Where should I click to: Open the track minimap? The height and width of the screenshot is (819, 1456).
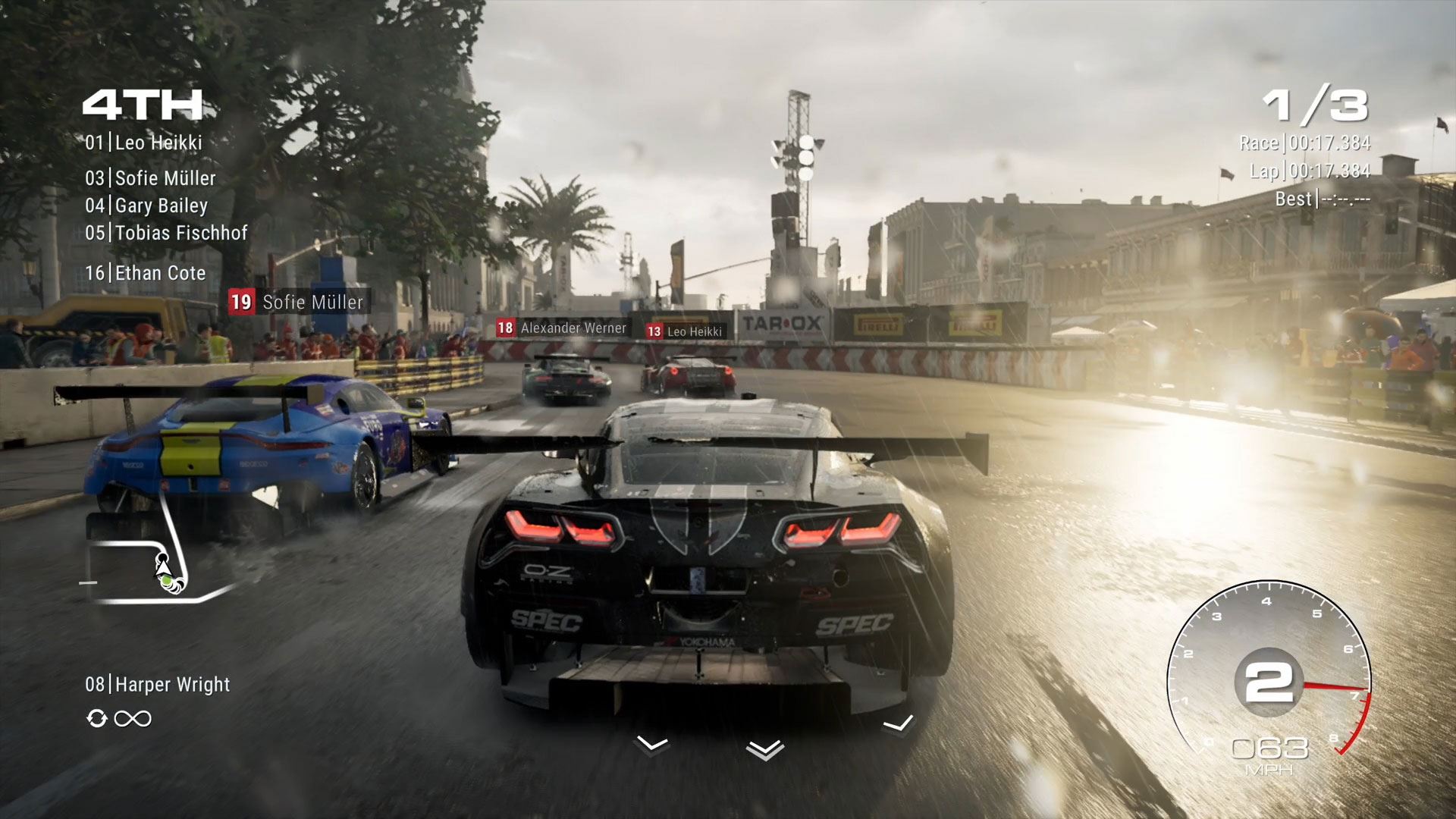(152, 561)
